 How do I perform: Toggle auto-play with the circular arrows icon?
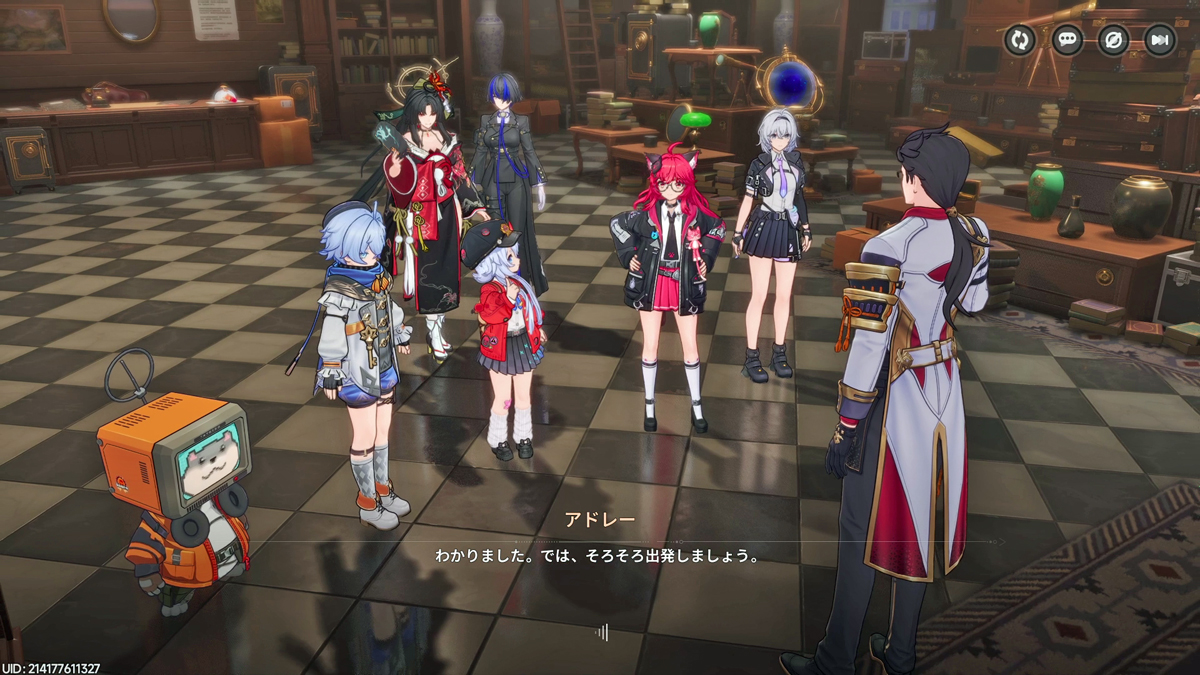point(1020,40)
